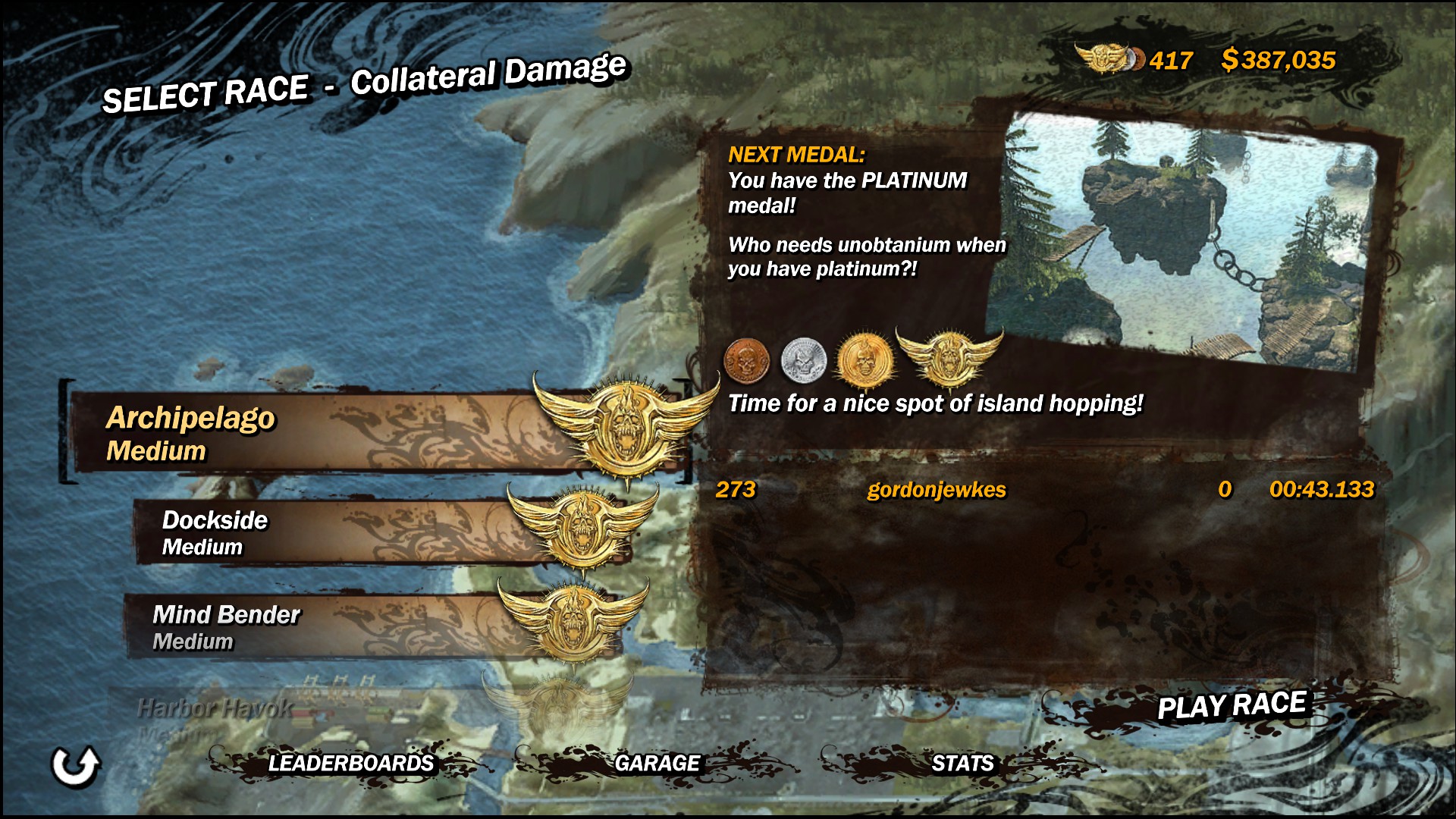Click the Archipelago track preview image
This screenshot has width=1456, height=819.
pyautogui.click(x=1191, y=239)
